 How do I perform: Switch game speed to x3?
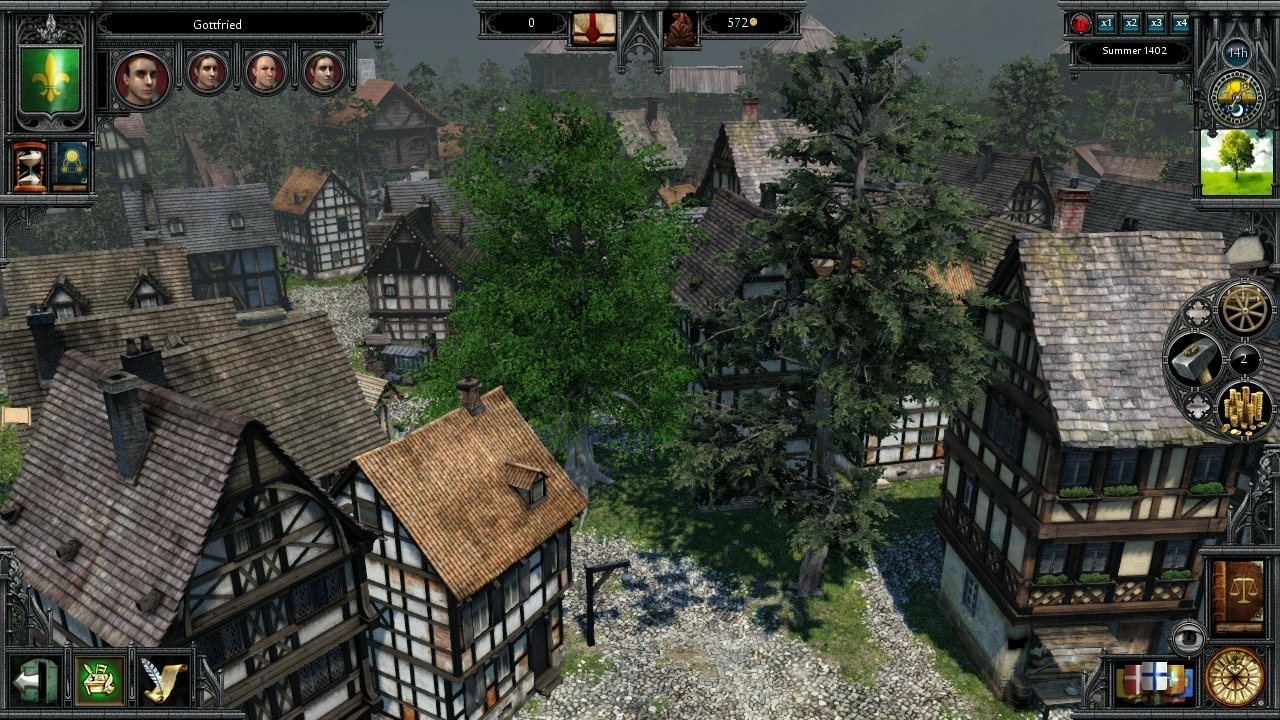pyautogui.click(x=1156, y=23)
